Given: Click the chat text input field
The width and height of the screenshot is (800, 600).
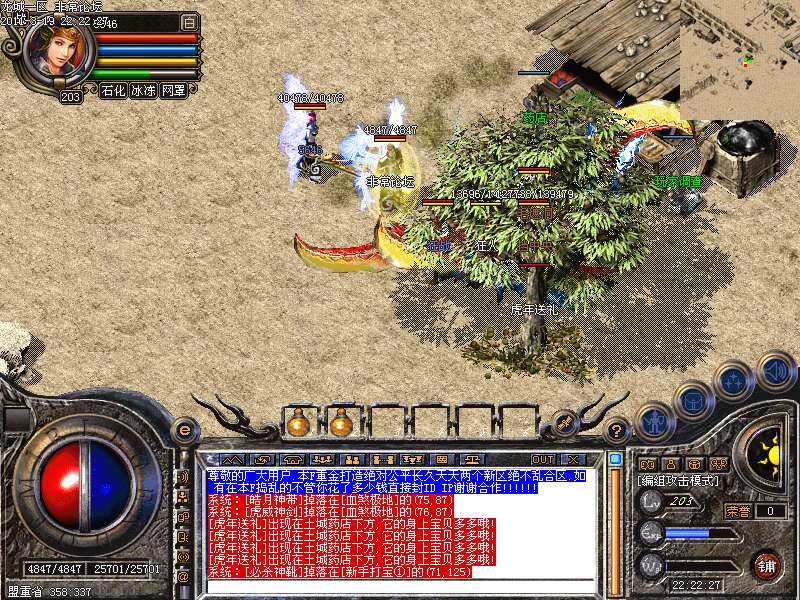Looking at the screenshot, I should [x=400, y=585].
